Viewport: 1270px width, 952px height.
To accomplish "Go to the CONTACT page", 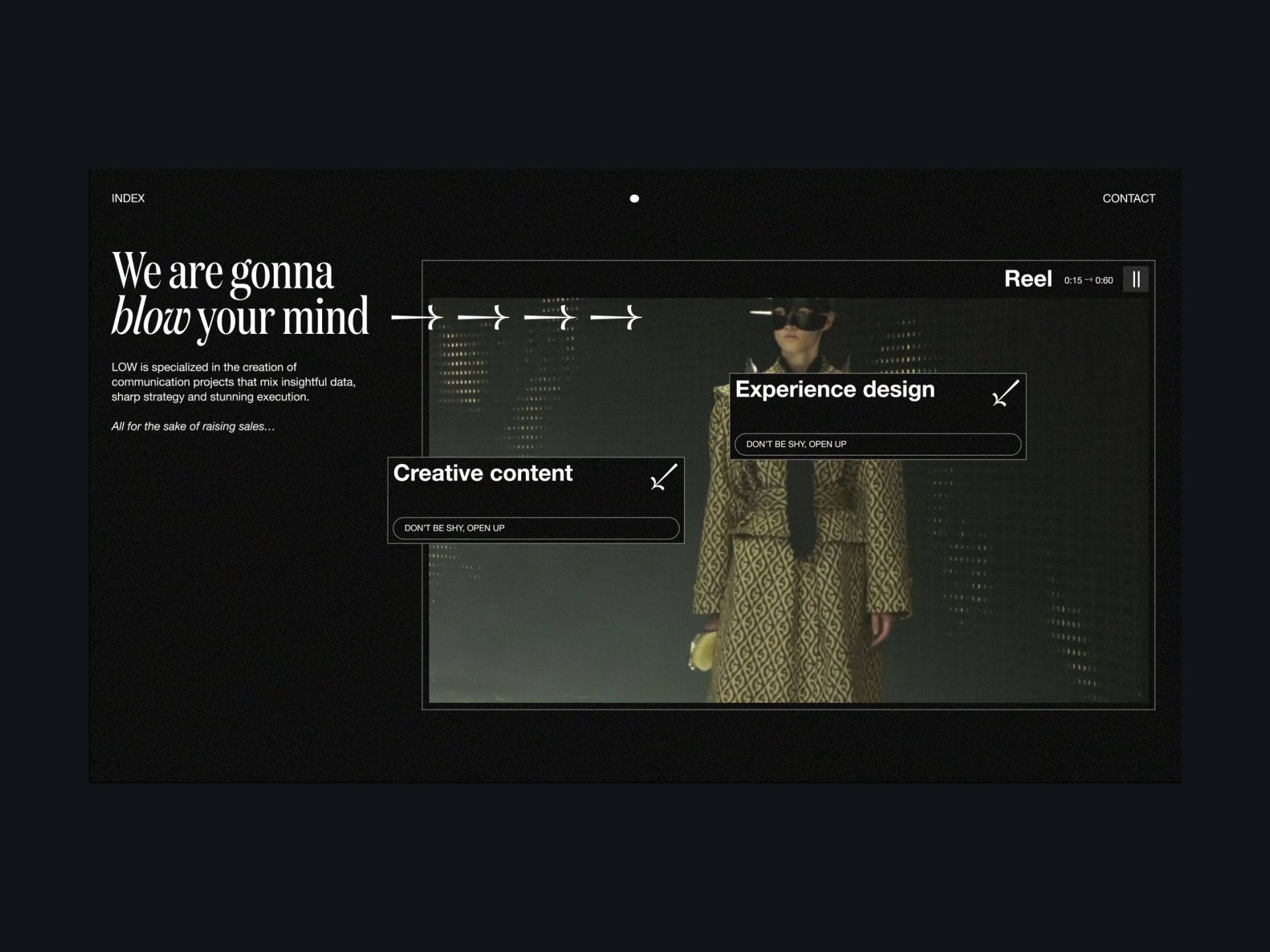I will pos(1128,198).
